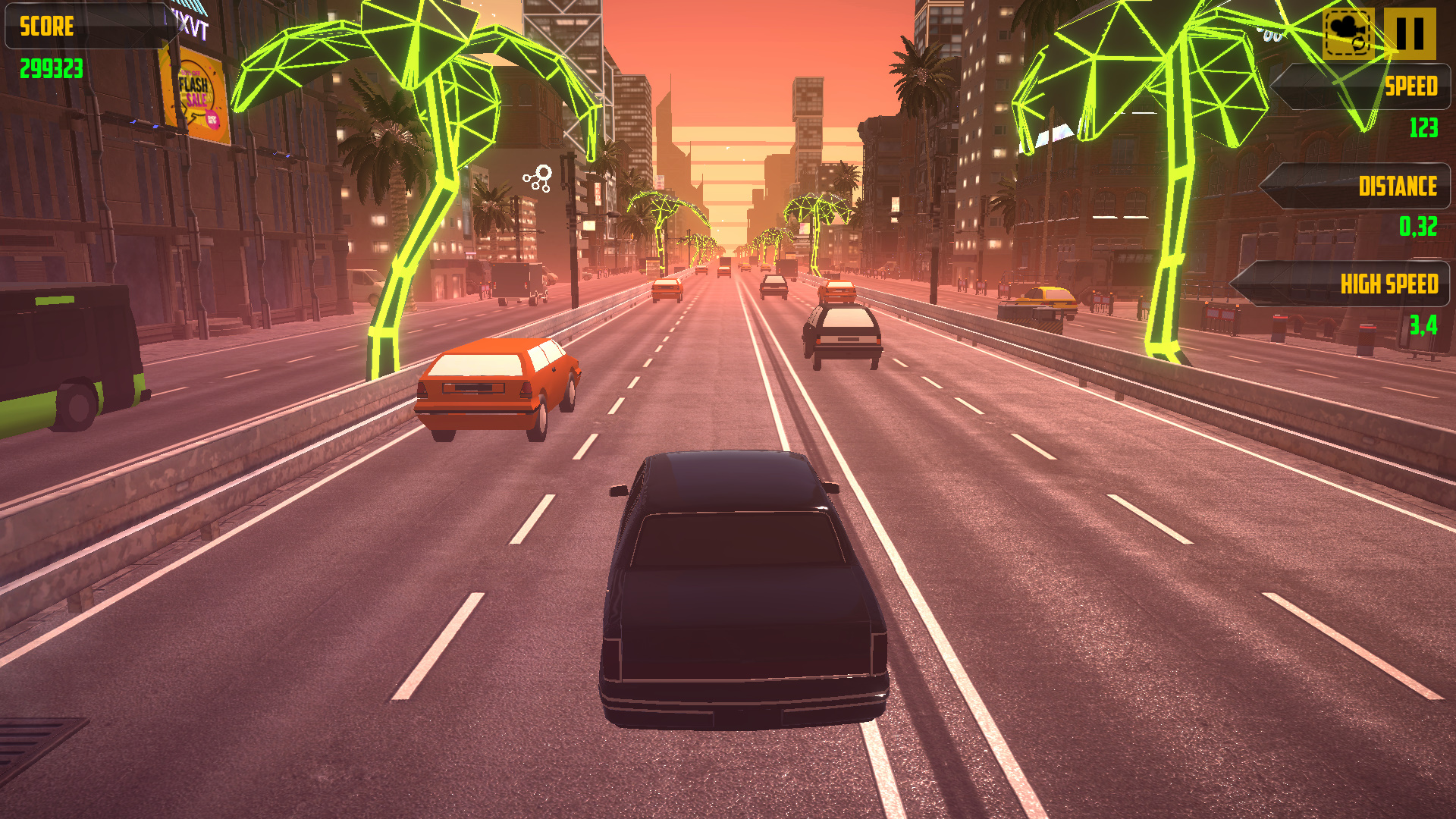This screenshot has height=819, width=1456.
Task: Click the camera rotate arrow badge
Action: [x=1358, y=44]
